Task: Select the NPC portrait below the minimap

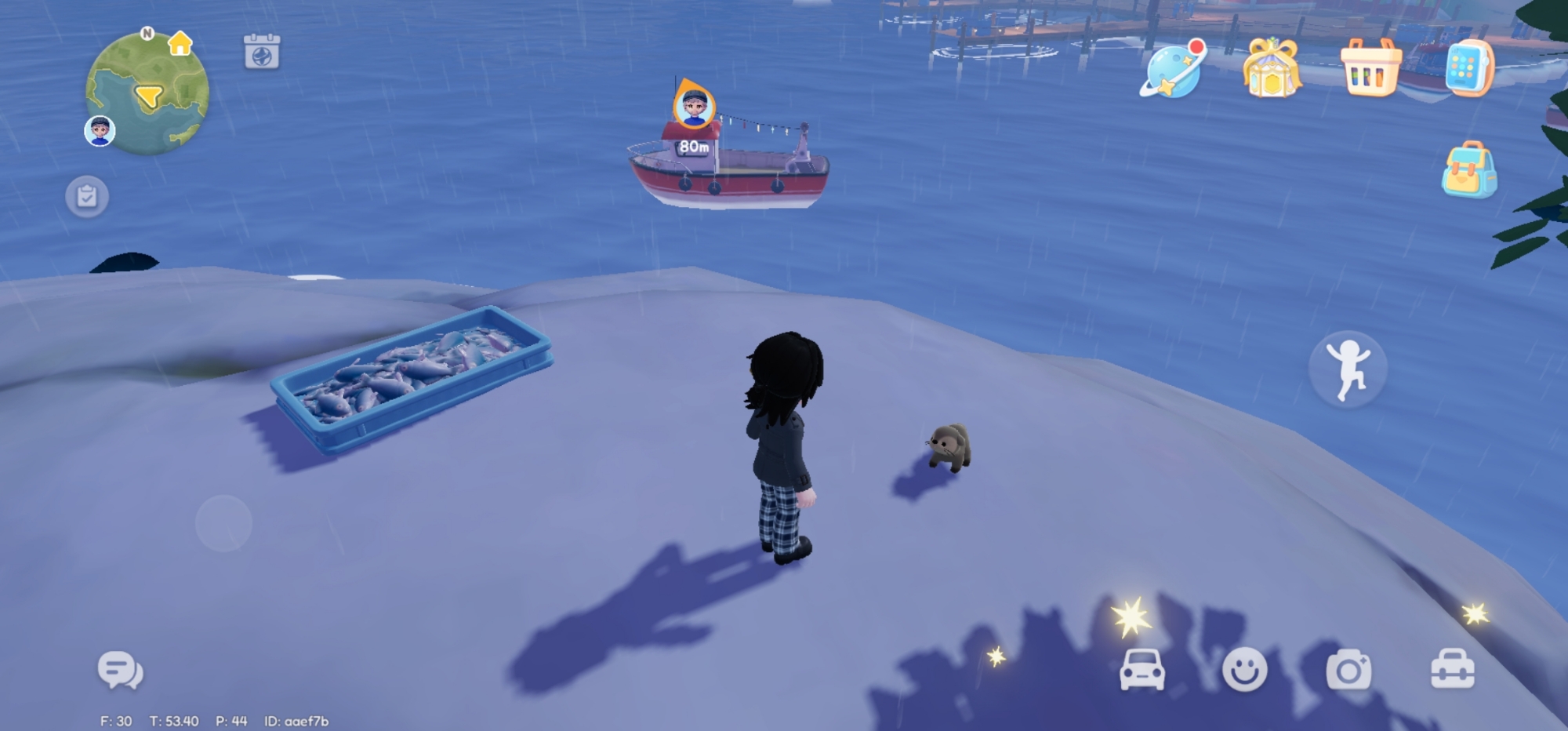Action: click(x=100, y=130)
